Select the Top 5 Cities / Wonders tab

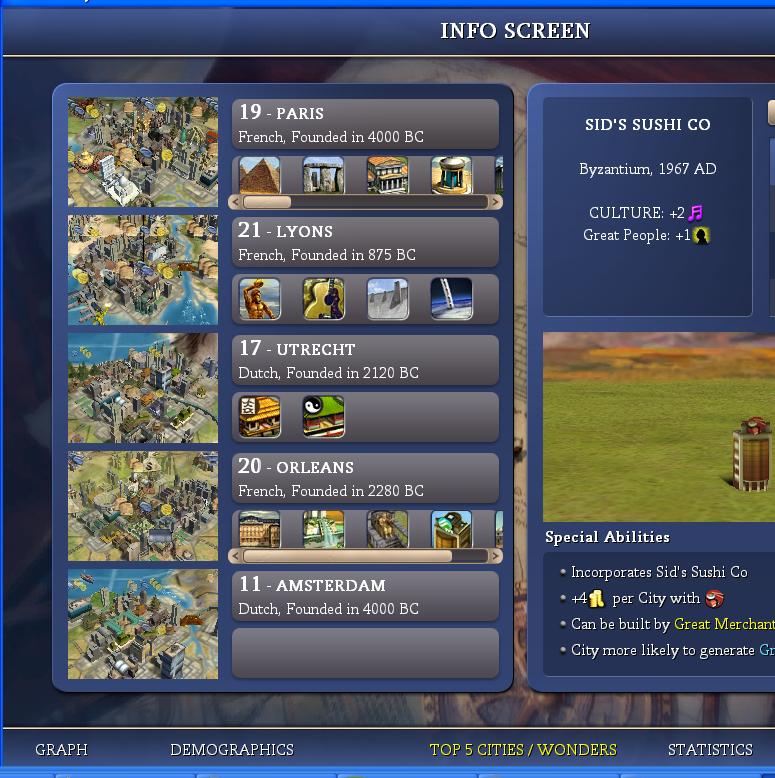pyautogui.click(x=523, y=749)
